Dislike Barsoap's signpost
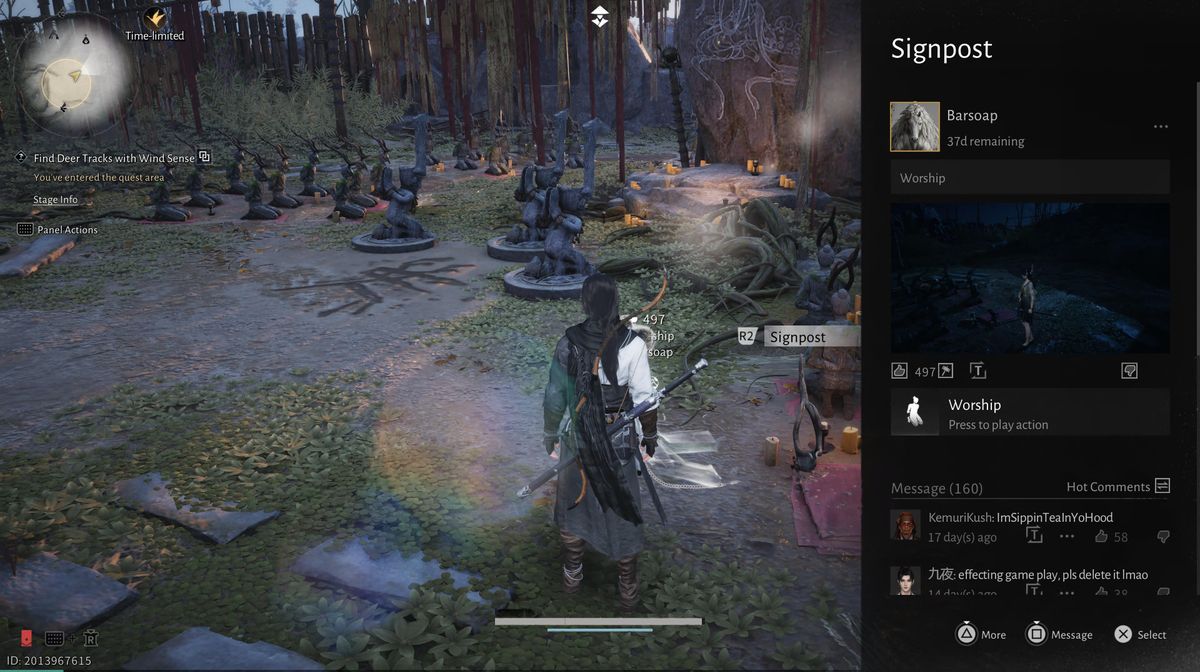The height and width of the screenshot is (672, 1200). pyautogui.click(x=1129, y=371)
